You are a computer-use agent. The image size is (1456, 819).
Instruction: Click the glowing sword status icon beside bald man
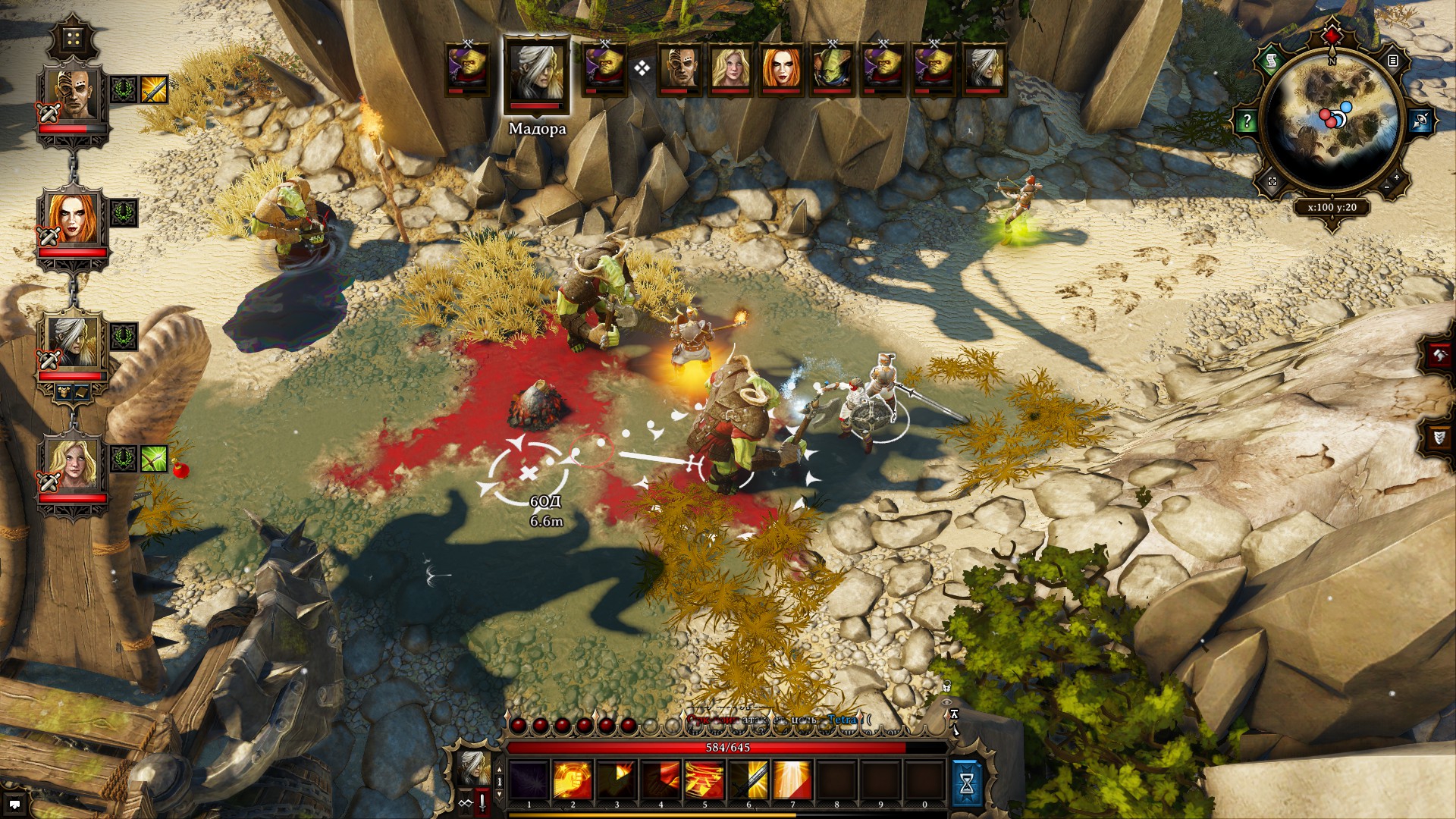click(x=154, y=89)
